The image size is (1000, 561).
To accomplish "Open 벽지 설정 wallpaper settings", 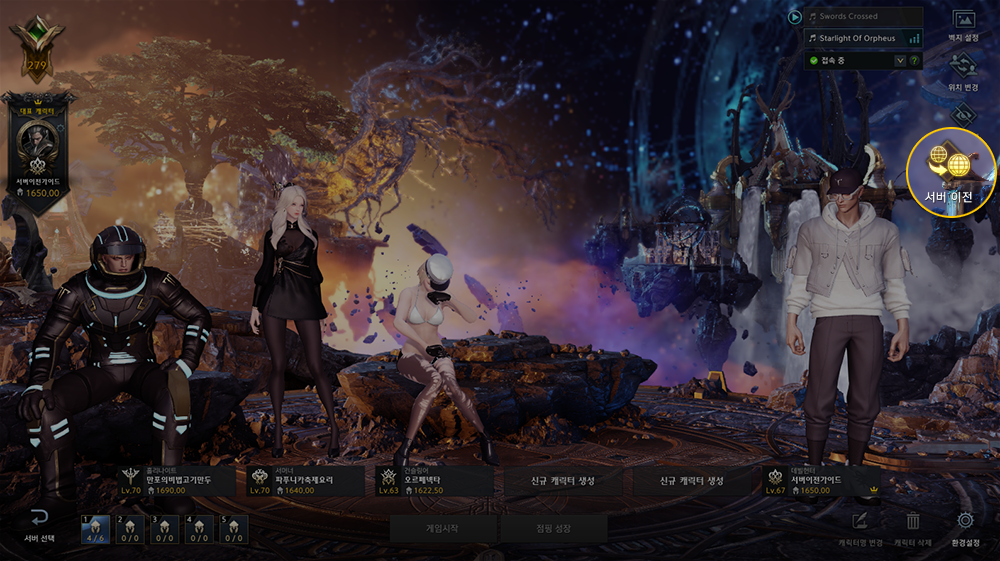I will (x=963, y=24).
